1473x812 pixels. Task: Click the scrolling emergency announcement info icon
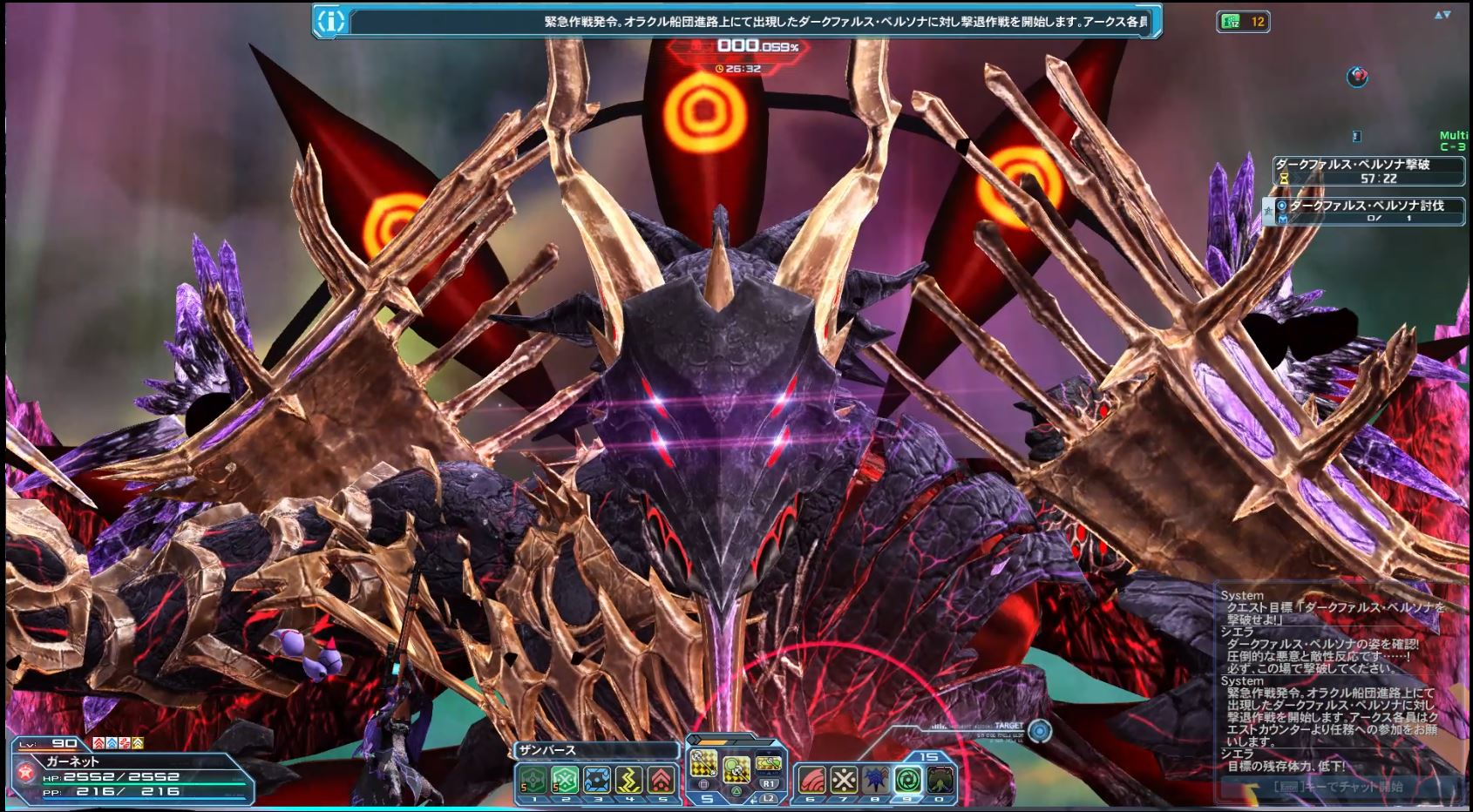coord(331,21)
